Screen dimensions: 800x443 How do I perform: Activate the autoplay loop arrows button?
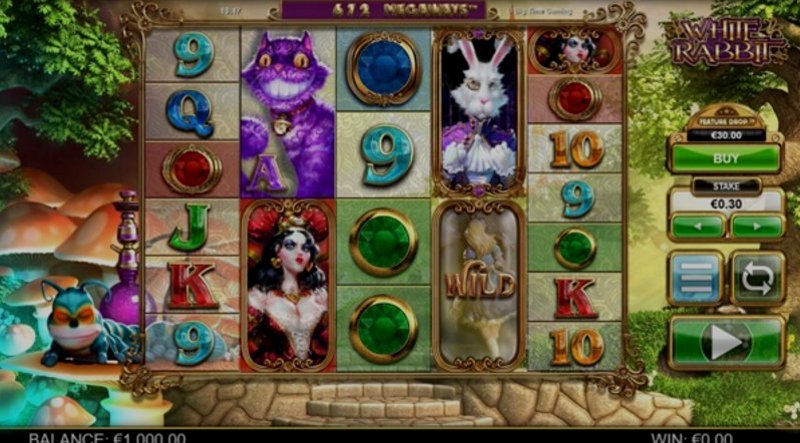(x=757, y=278)
